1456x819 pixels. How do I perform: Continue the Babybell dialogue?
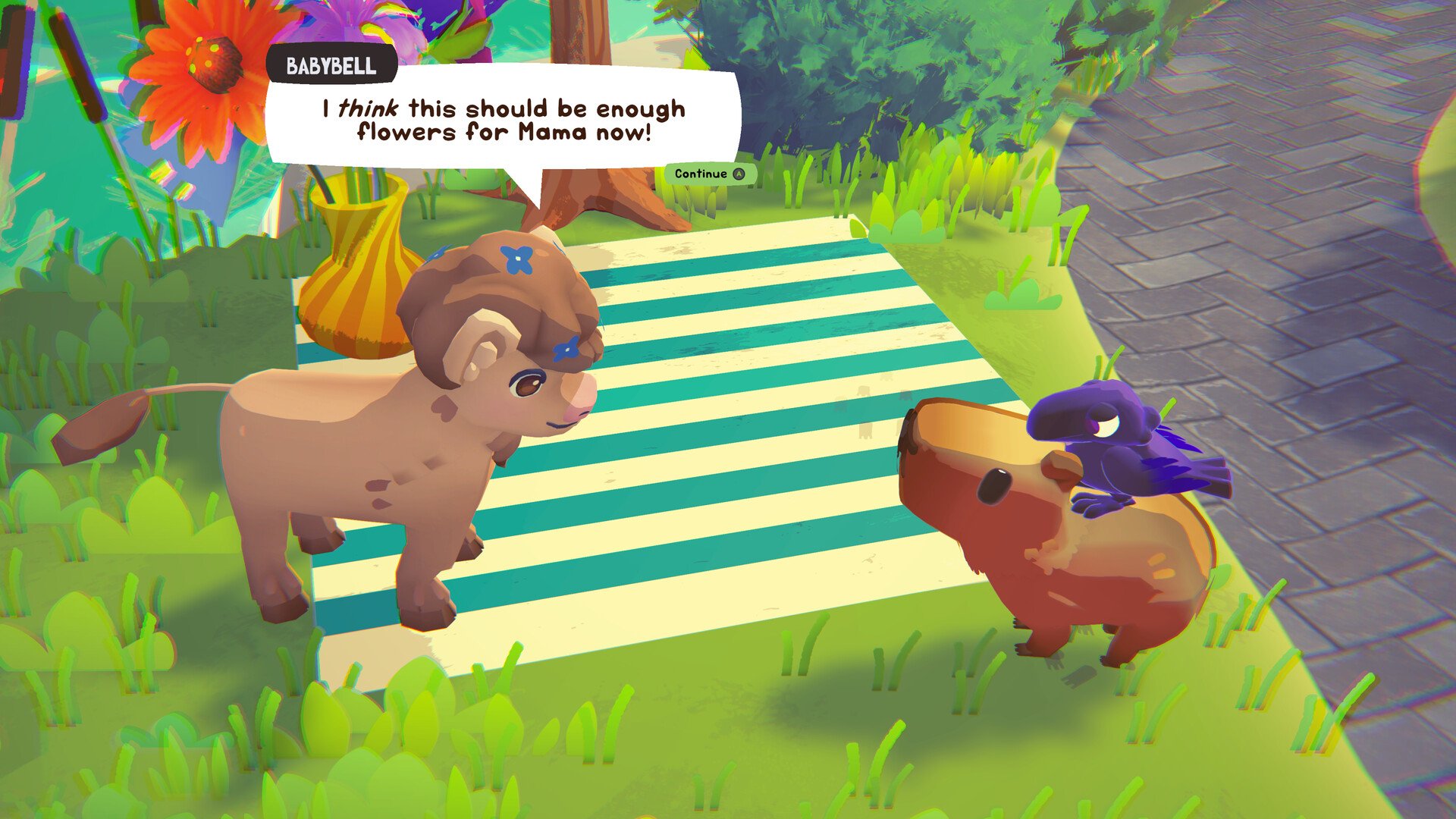pyautogui.click(x=710, y=174)
